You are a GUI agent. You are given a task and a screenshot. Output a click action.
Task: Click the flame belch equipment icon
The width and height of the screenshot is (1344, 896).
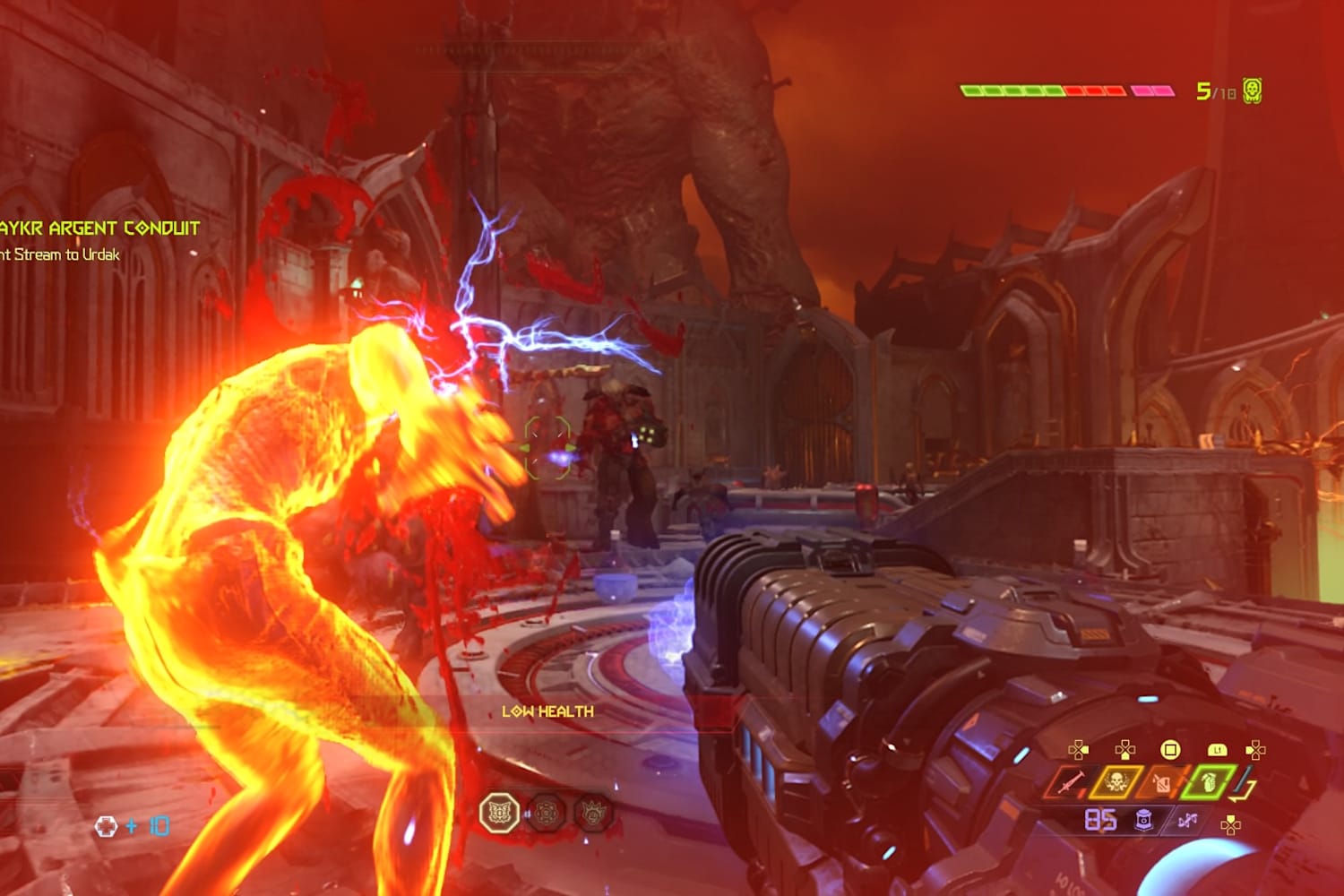coord(1161,783)
